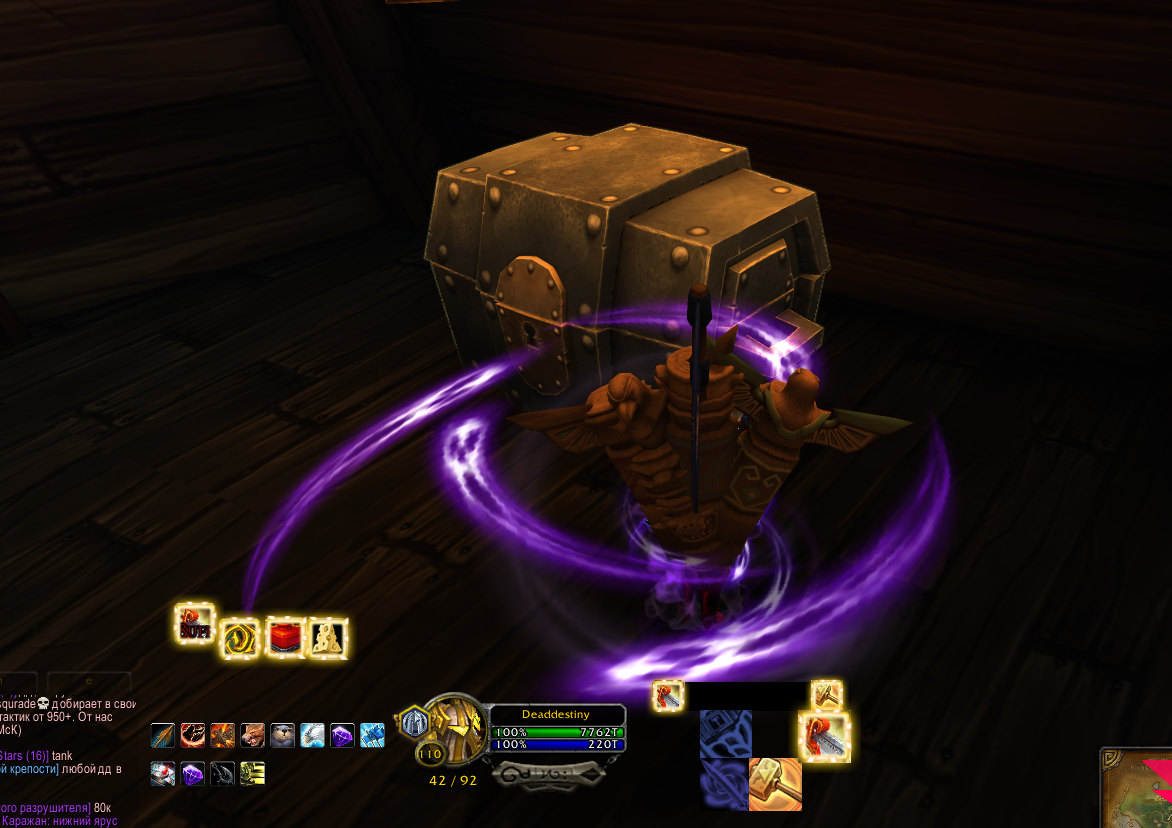The height and width of the screenshot is (828, 1172).
Task: Select the grey beaver buff icon
Action: (283, 736)
